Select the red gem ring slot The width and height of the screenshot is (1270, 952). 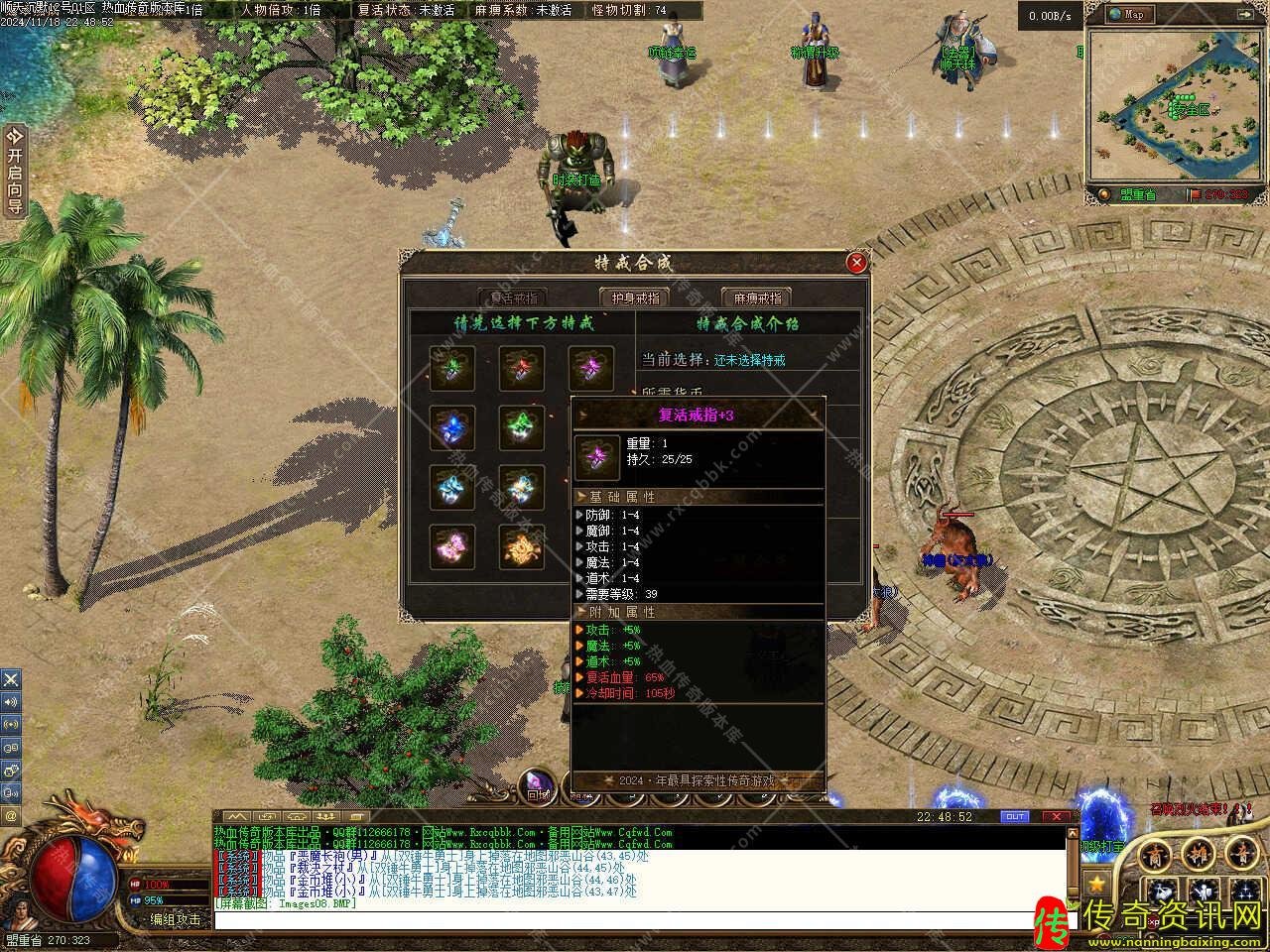point(522,368)
